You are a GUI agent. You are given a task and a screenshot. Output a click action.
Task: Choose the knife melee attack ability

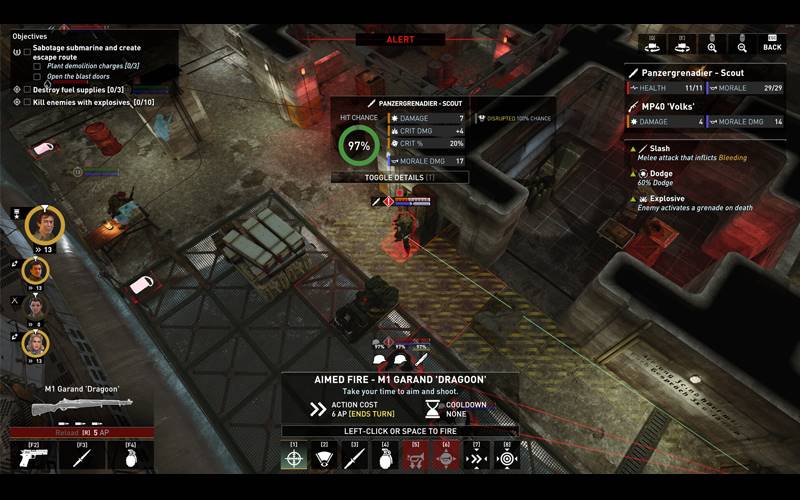pyautogui.click(x=354, y=457)
